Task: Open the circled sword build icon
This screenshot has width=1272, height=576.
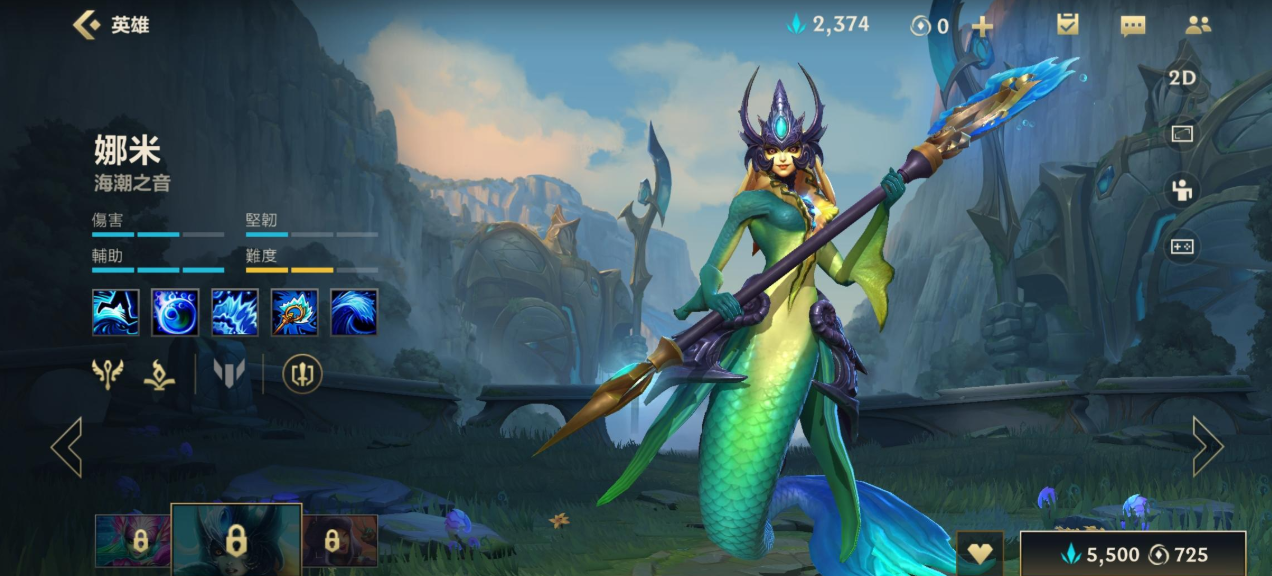Action: 302,374
